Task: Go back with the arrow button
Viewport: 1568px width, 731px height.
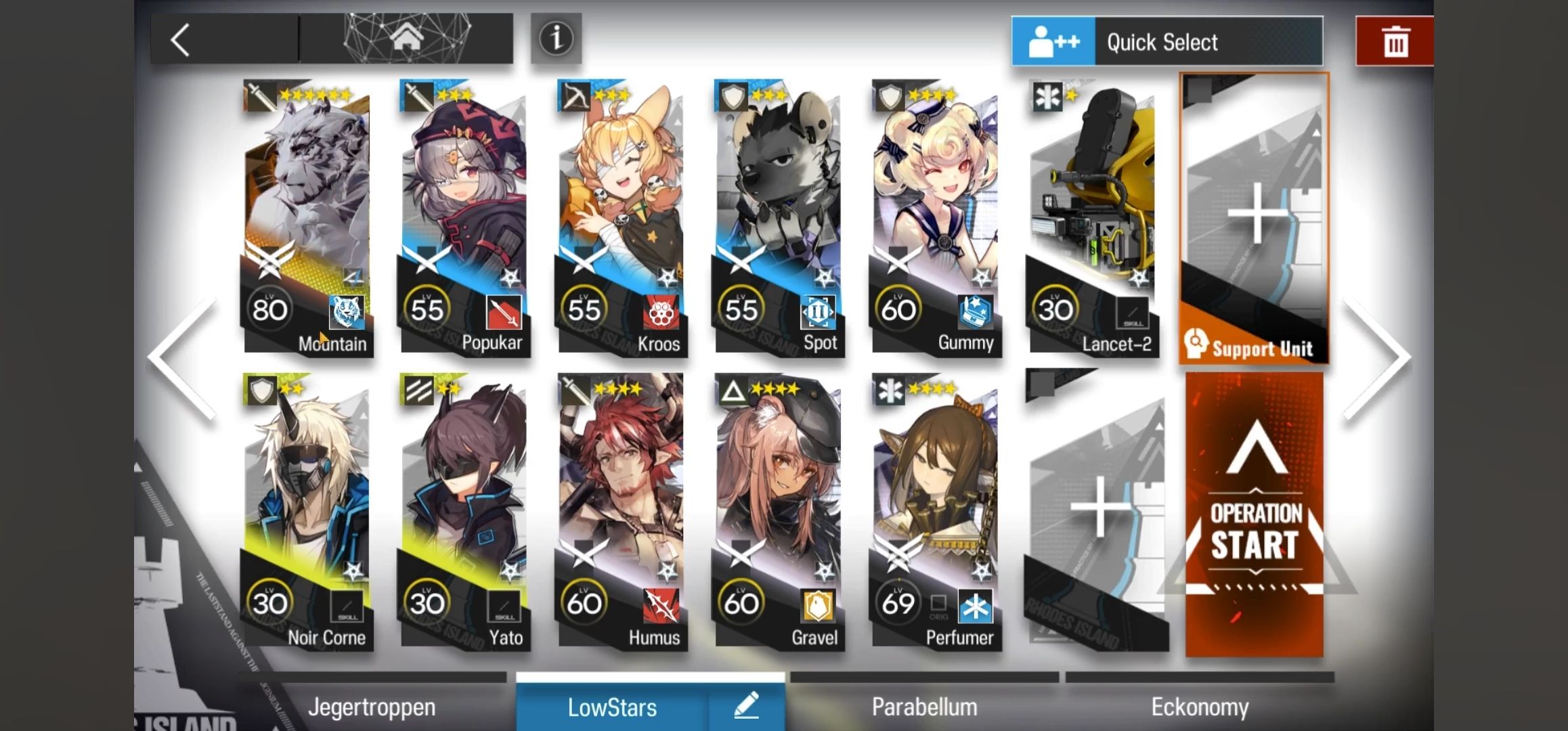Action: (181, 41)
